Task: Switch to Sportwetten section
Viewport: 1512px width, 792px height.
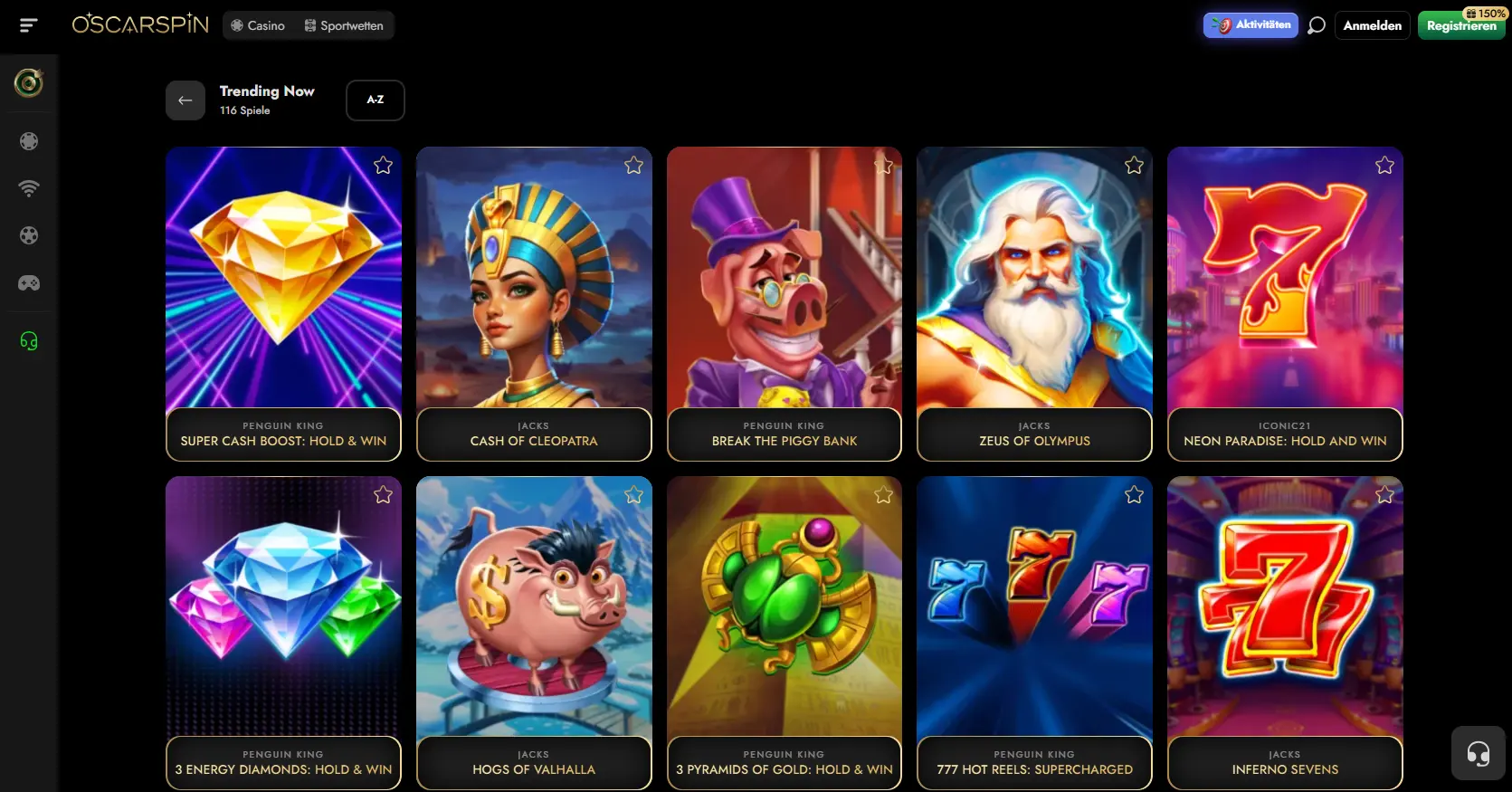Action: 344,25
